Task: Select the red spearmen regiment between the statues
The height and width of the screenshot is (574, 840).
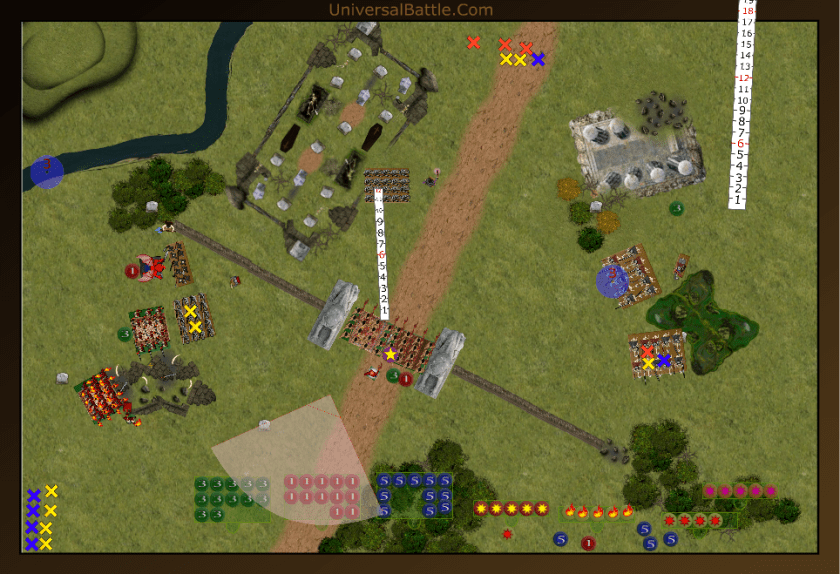Action: pyautogui.click(x=388, y=343)
